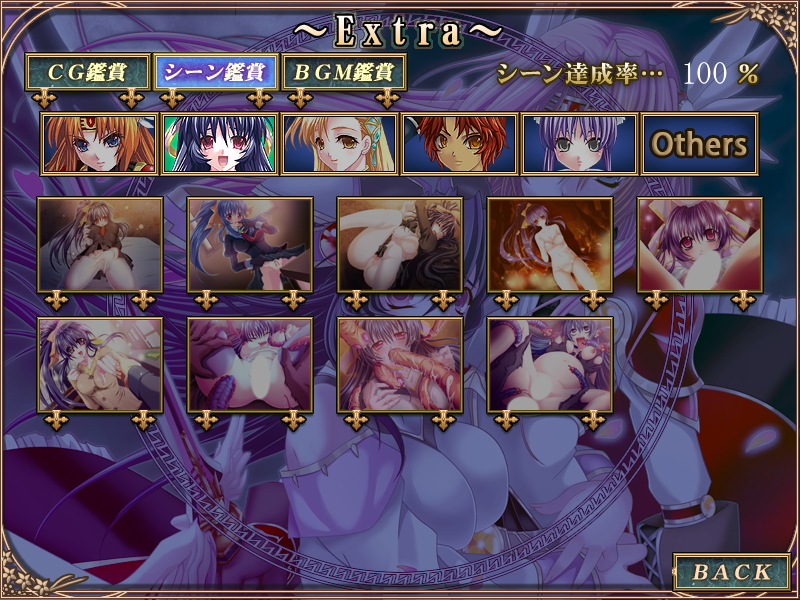The height and width of the screenshot is (600, 800).
Task: Choose the purple-haired character portrait
Action: tap(579, 144)
